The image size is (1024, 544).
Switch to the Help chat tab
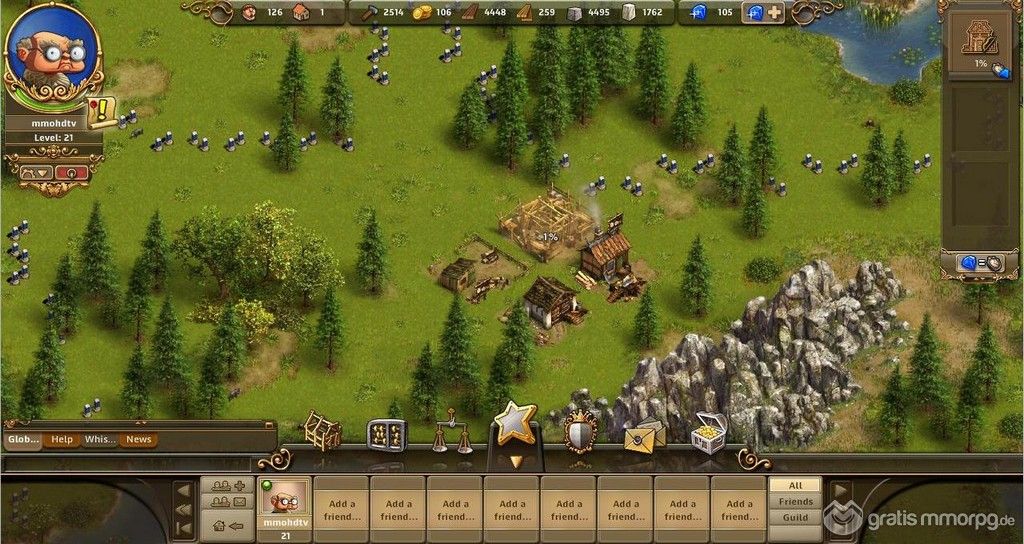click(x=62, y=439)
